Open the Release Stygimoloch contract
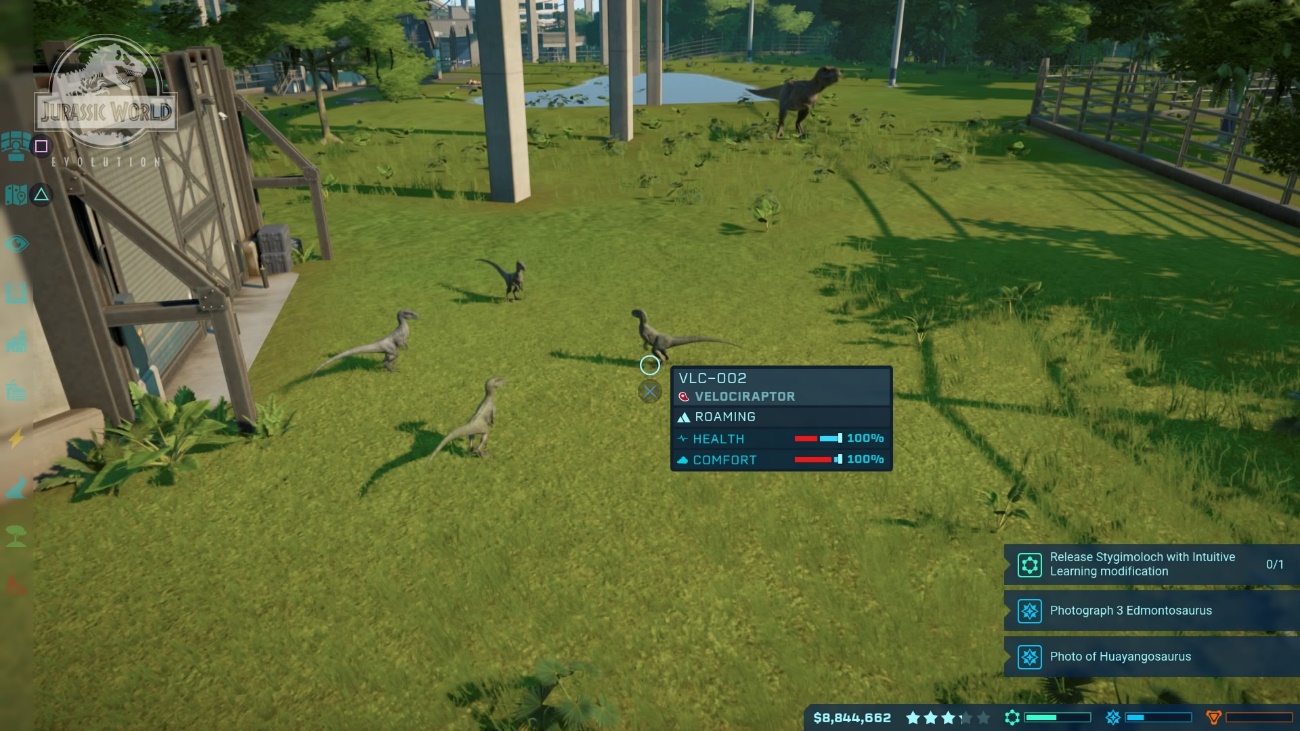The height and width of the screenshot is (731, 1300). [1150, 565]
